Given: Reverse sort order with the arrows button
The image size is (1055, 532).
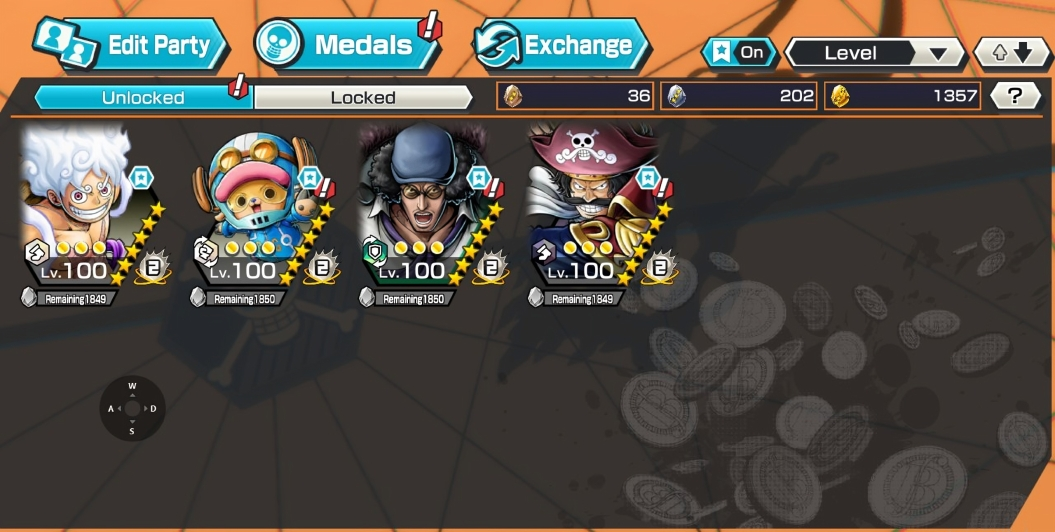Looking at the screenshot, I should coord(1012,53).
